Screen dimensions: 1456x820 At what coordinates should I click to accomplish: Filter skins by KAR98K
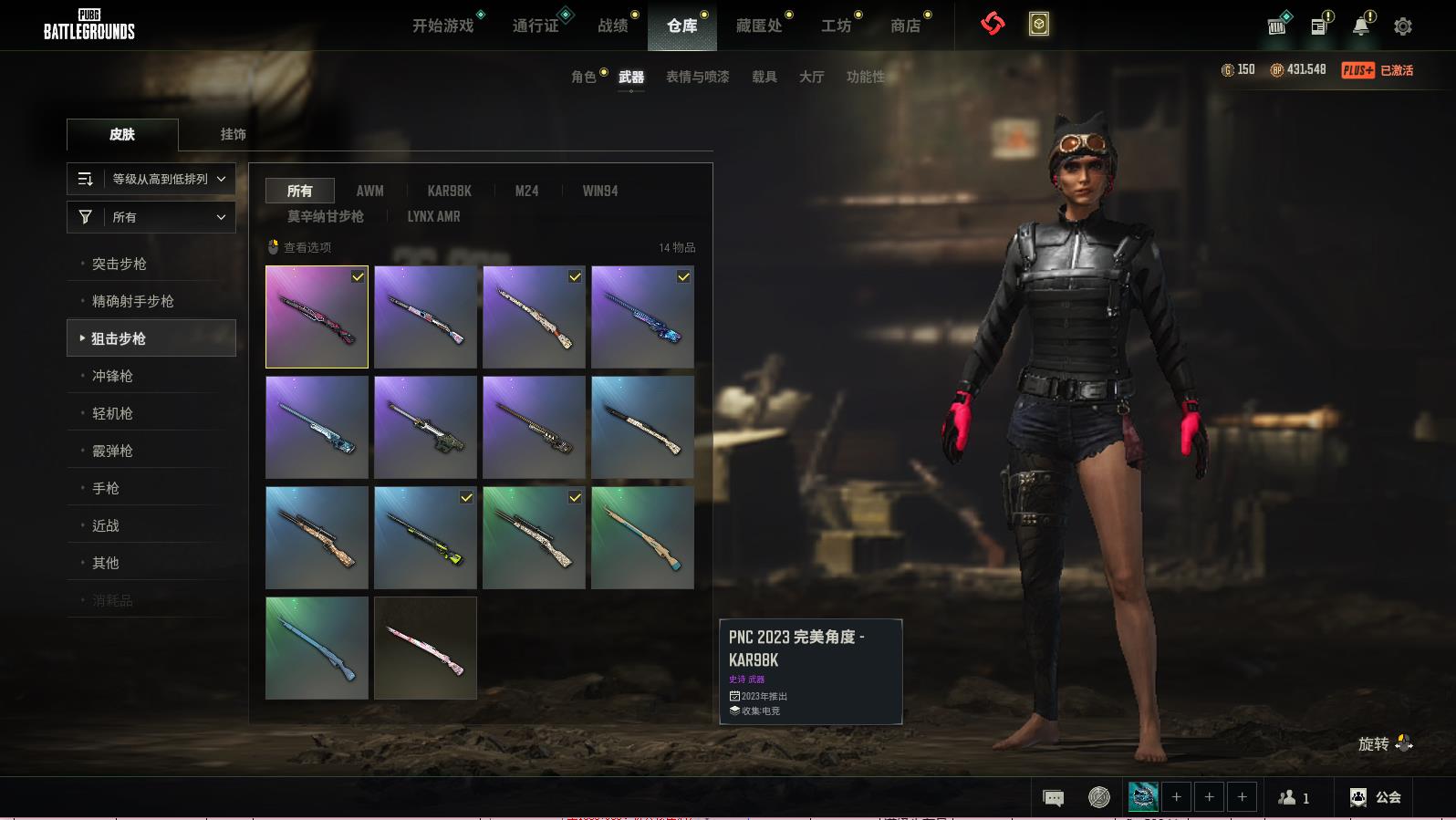pyautogui.click(x=450, y=191)
